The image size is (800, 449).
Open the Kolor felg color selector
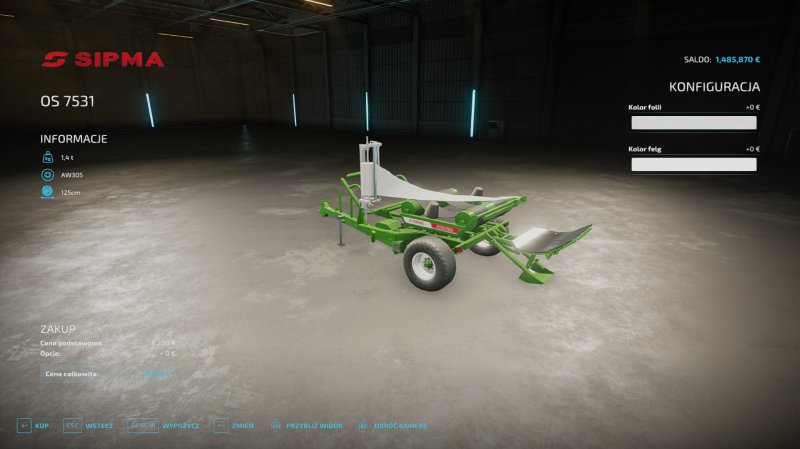693,165
